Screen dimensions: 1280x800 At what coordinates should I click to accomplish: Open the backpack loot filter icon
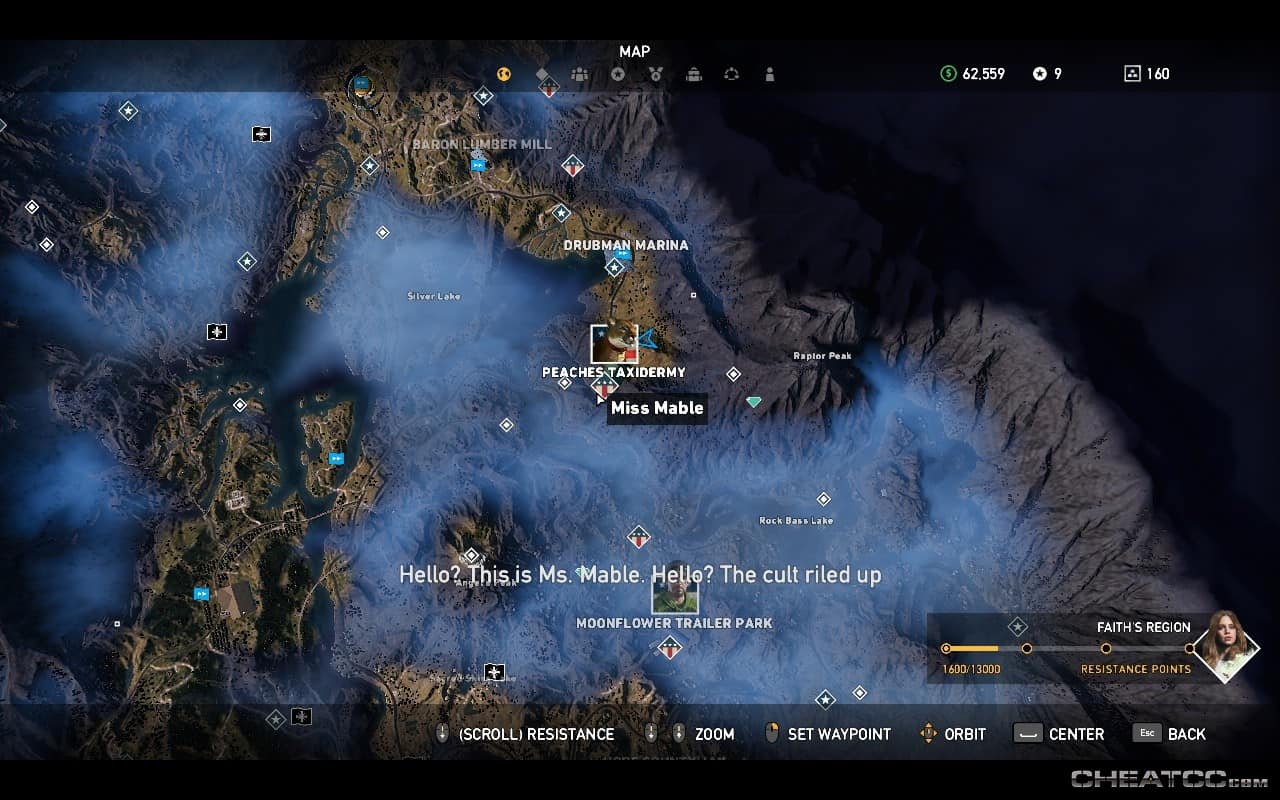pyautogui.click(x=692, y=73)
